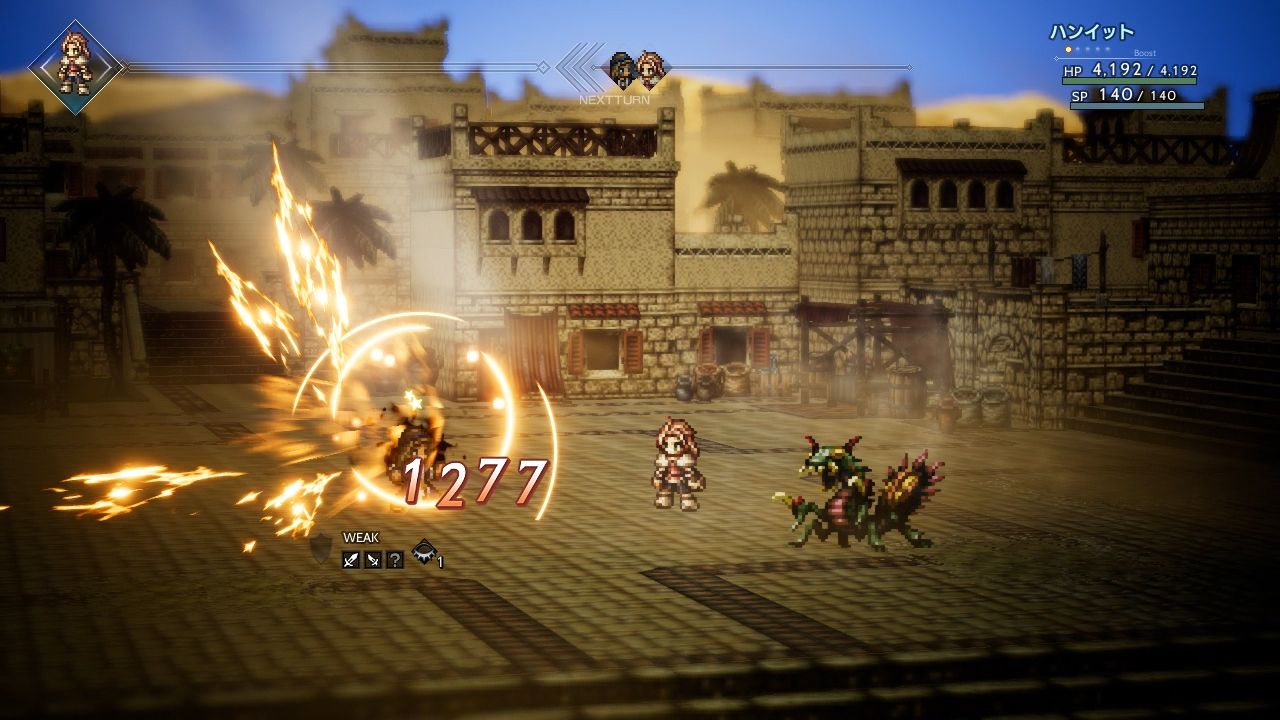
Task: Toggle the filled yellow Boost point dot
Action: coord(1068,49)
